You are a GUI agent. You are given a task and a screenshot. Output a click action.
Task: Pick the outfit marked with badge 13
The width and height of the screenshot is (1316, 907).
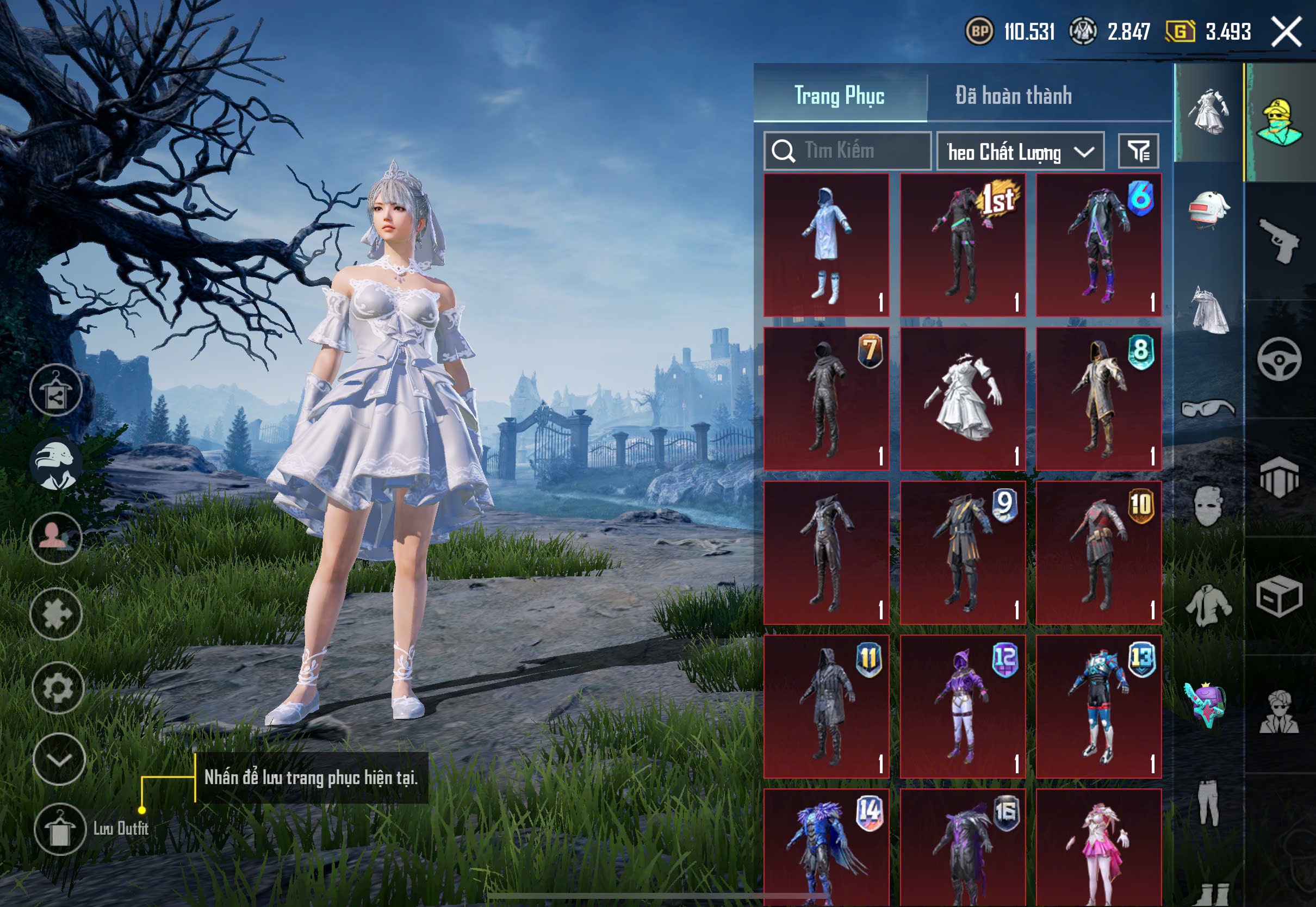click(1098, 706)
